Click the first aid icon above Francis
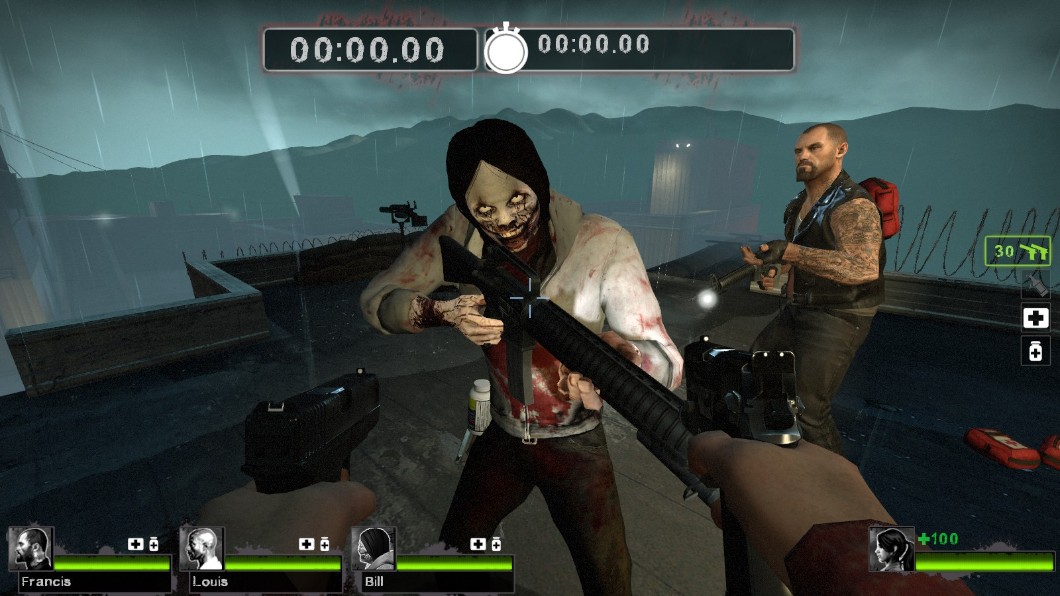 (x=136, y=544)
